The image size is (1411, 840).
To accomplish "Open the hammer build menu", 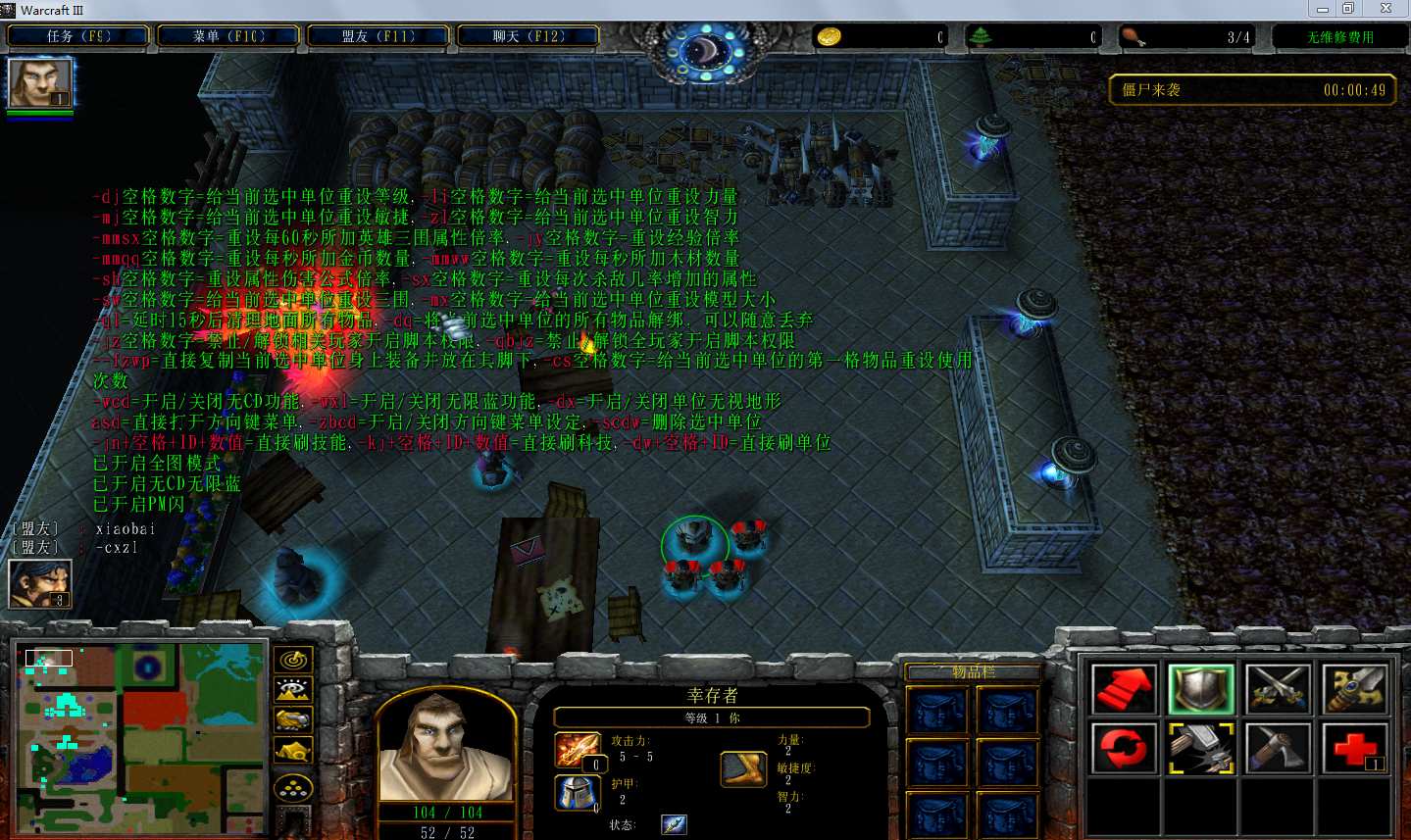I will coord(1200,749).
